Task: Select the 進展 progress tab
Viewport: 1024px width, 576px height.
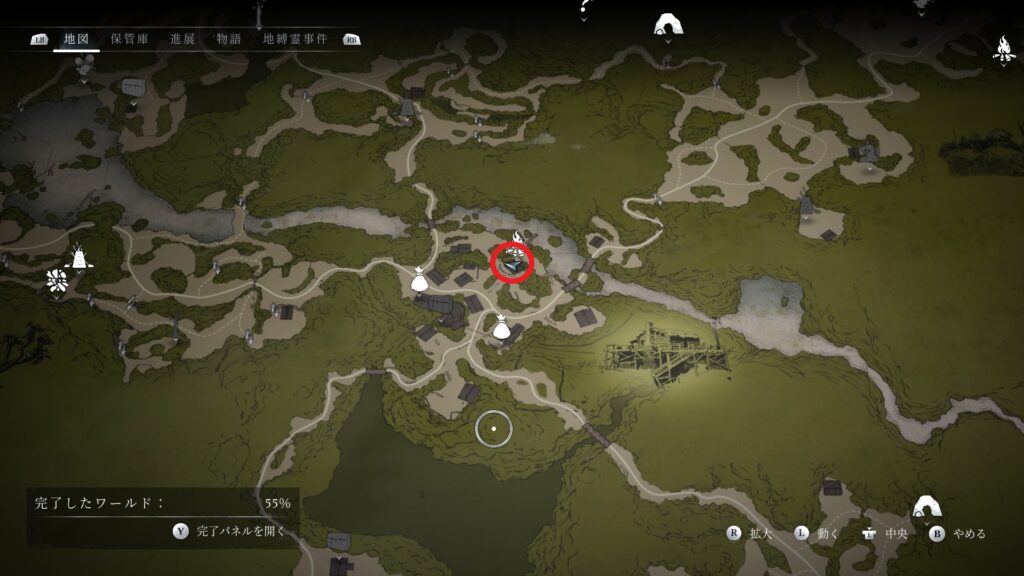Action: coord(182,39)
